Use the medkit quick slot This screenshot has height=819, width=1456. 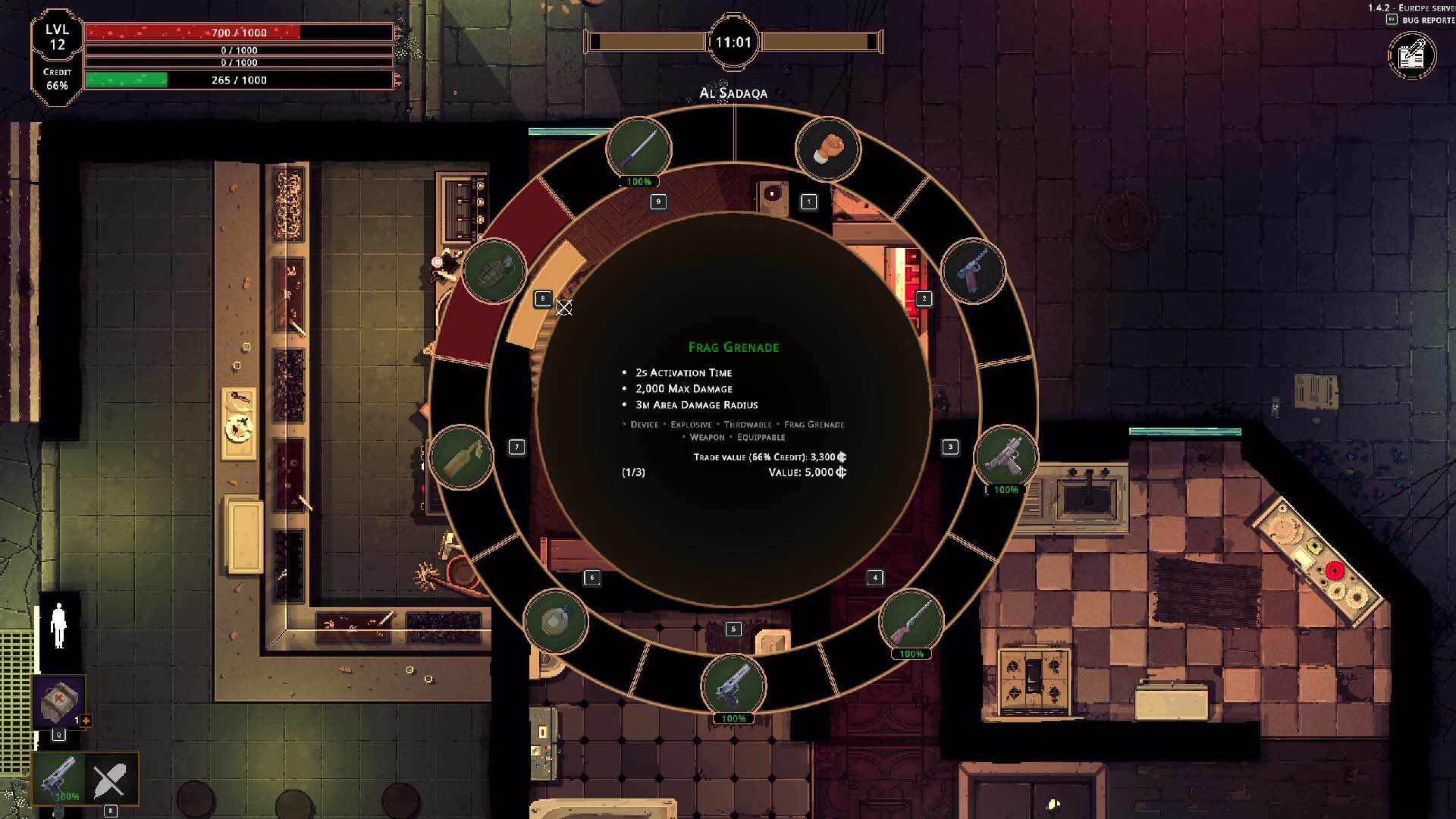pyautogui.click(x=59, y=702)
